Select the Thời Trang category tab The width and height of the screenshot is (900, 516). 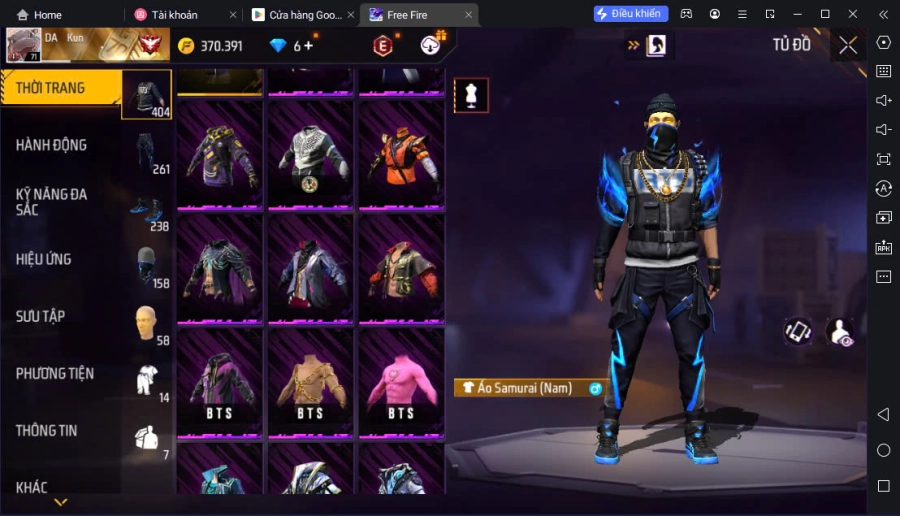[62, 88]
